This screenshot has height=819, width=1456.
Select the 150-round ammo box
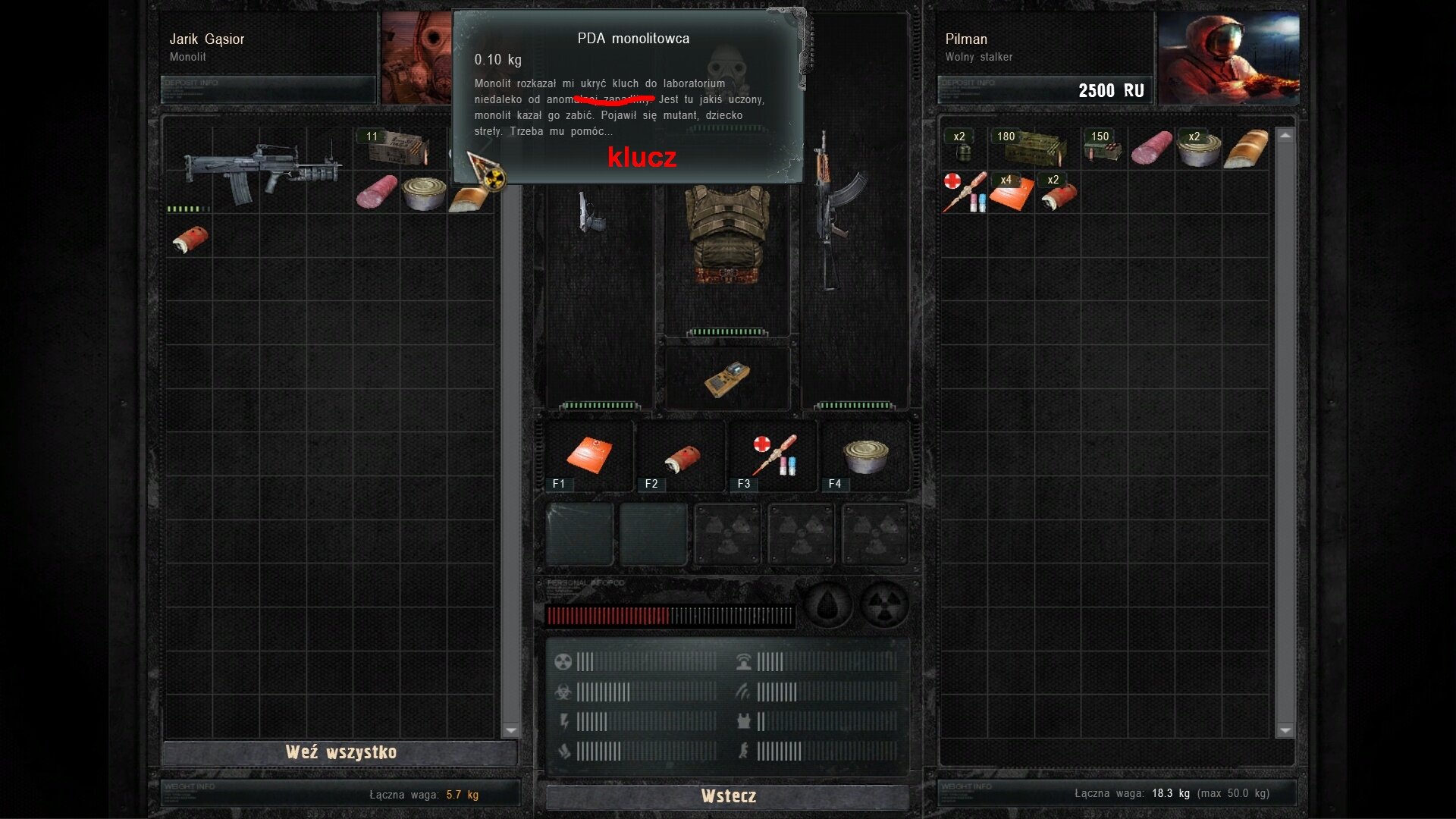coord(1103,147)
